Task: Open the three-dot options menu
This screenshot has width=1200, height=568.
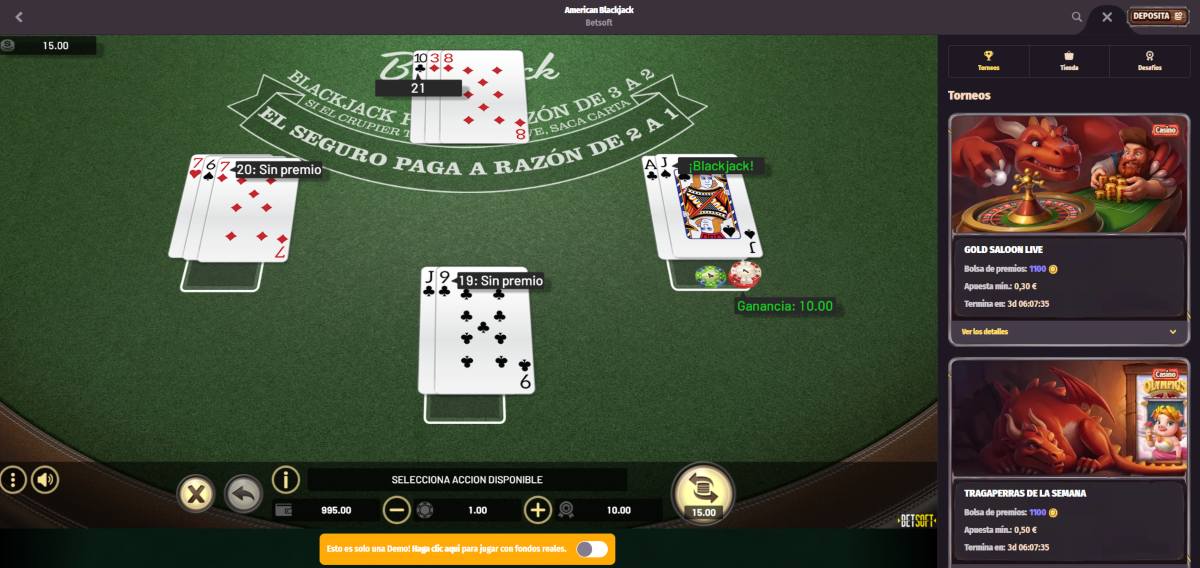Action: coord(13,480)
